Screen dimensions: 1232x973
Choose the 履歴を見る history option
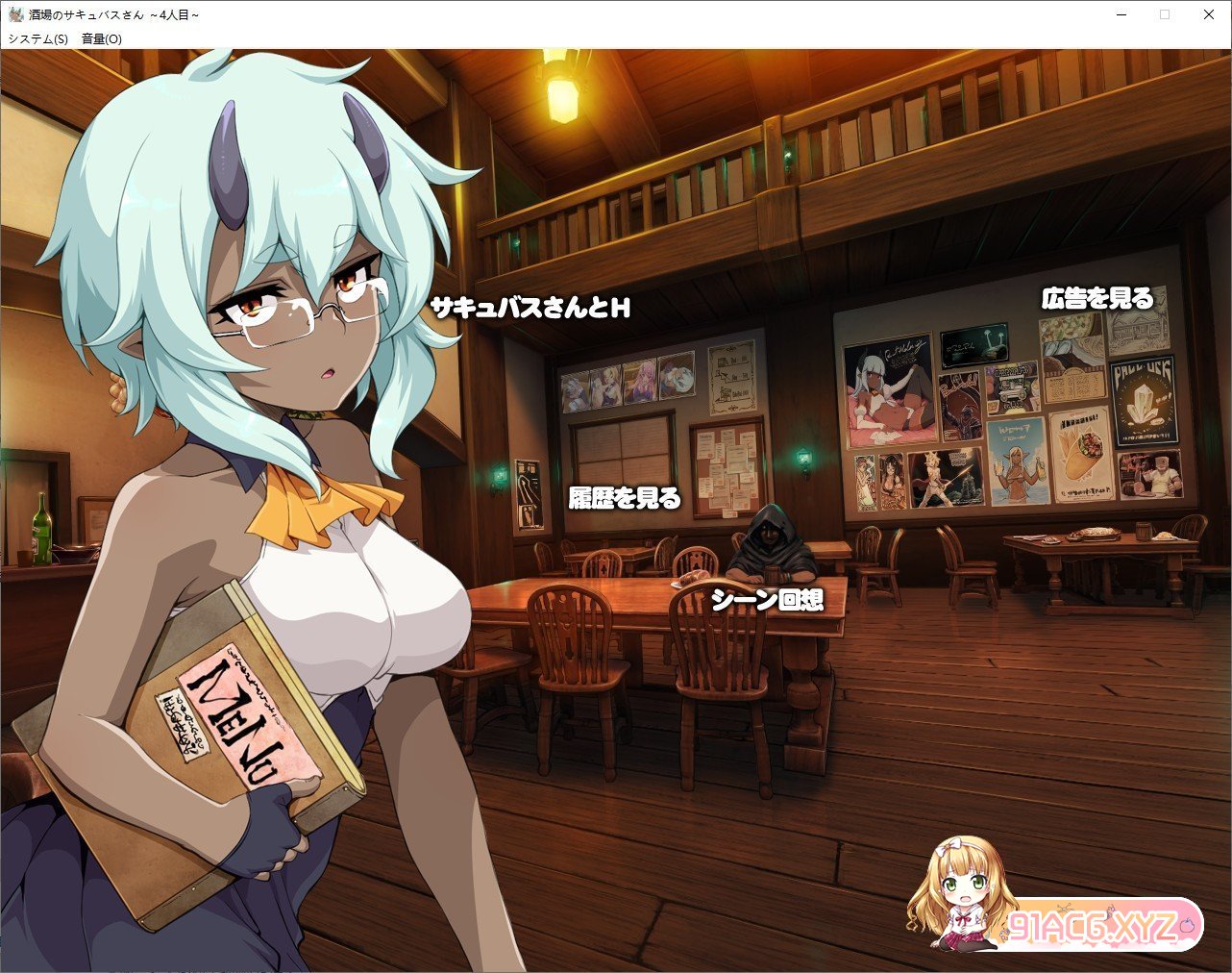pyautogui.click(x=625, y=498)
